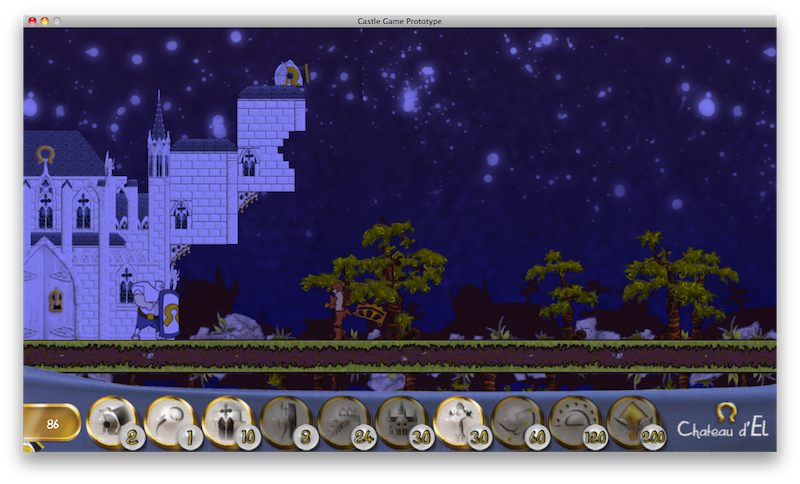The image size is (800, 484).
Task: Select the golden arrow icon costing 200
Action: [633, 421]
